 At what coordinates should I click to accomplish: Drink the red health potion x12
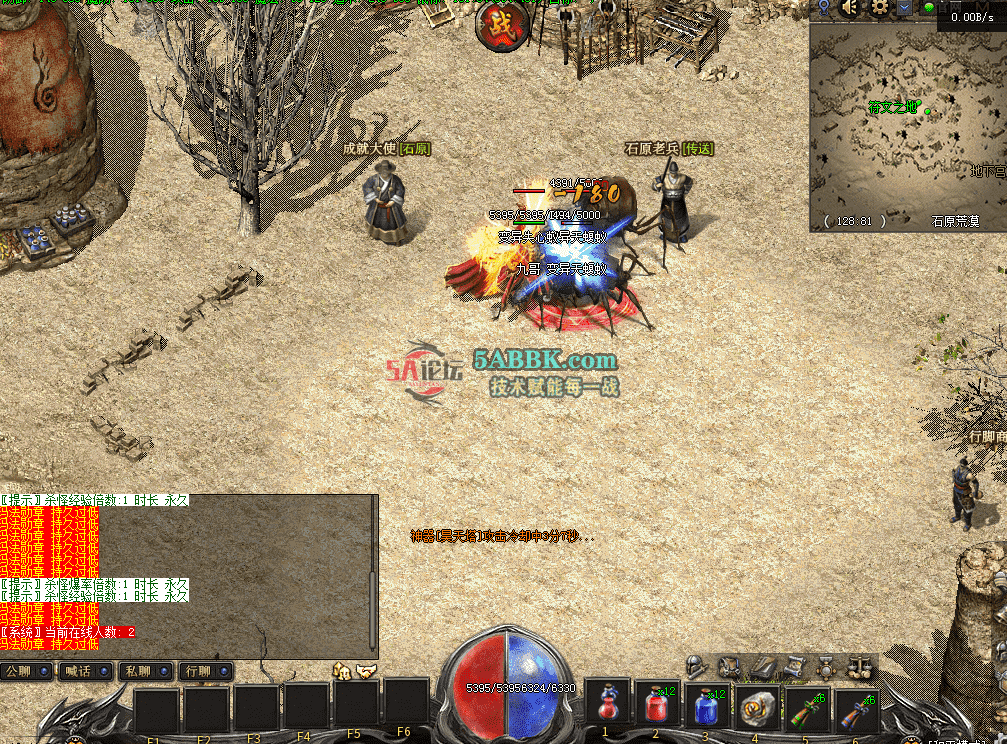click(x=658, y=705)
